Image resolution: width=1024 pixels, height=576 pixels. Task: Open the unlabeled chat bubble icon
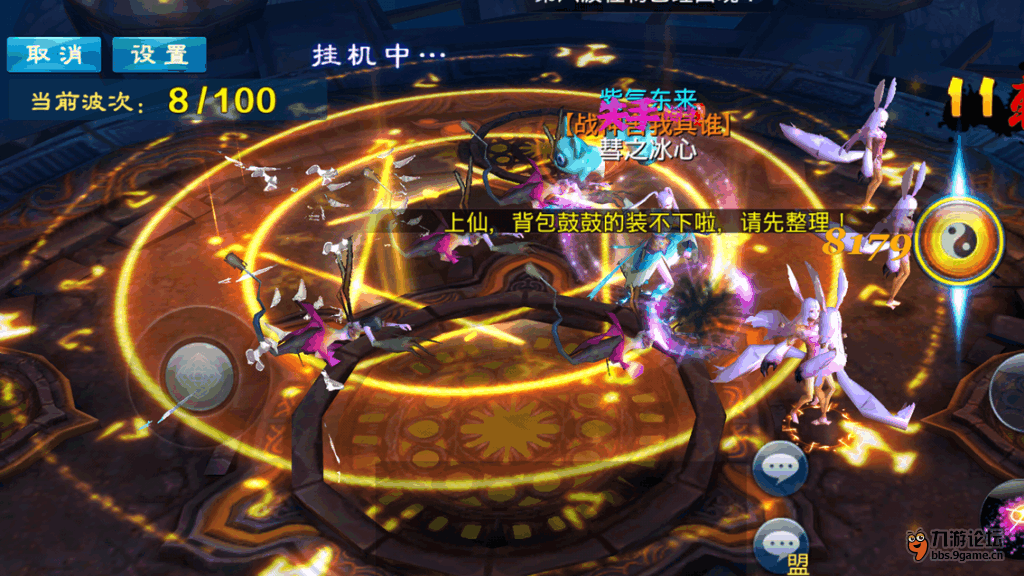coord(780,467)
